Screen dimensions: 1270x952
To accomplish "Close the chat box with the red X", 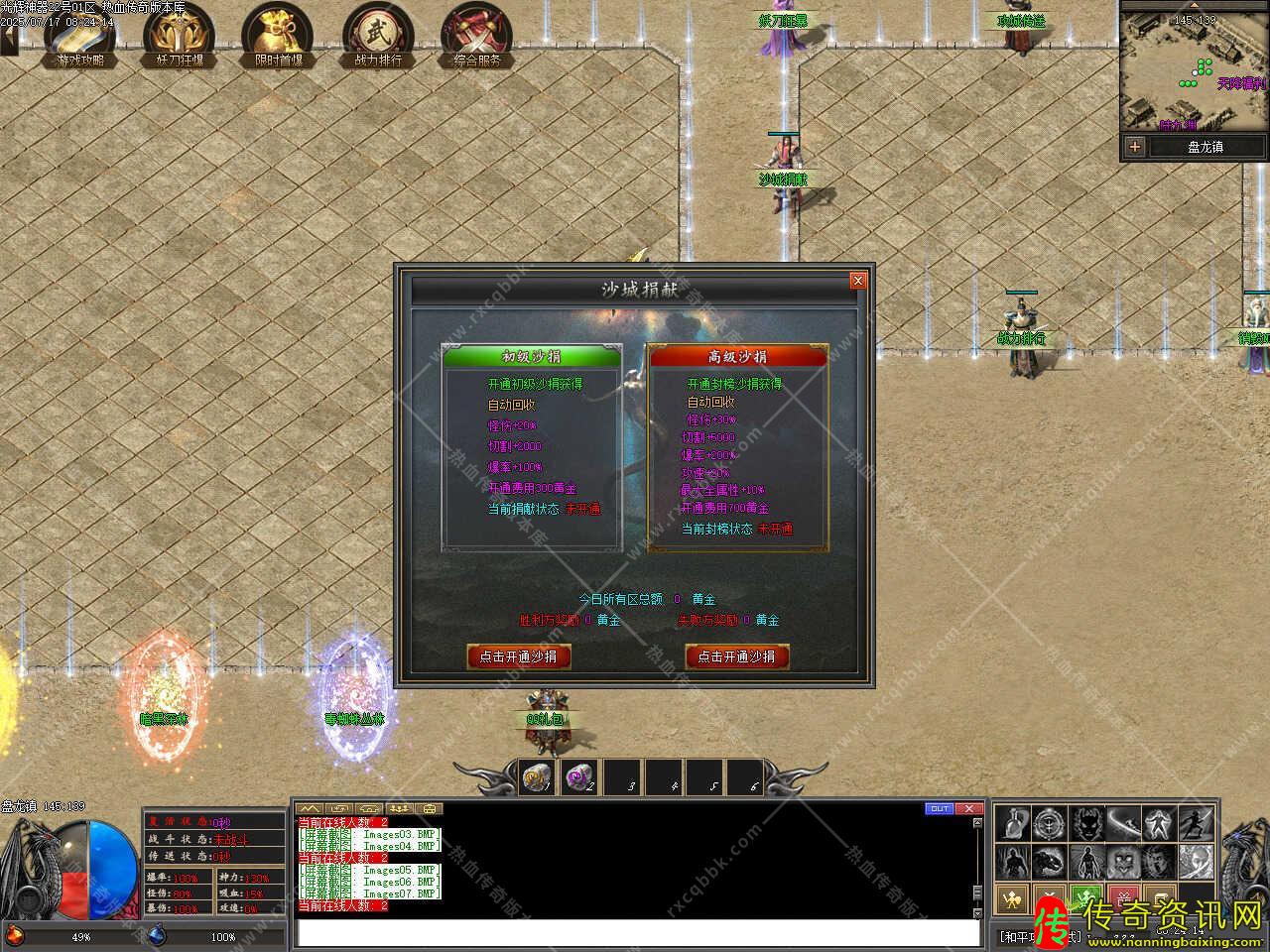I will (x=969, y=808).
